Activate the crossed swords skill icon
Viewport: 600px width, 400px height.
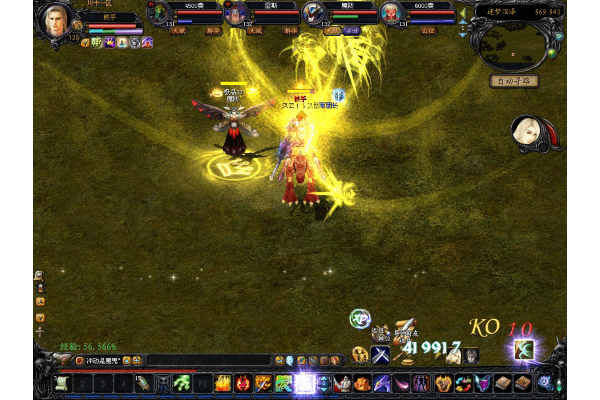click(x=380, y=355)
